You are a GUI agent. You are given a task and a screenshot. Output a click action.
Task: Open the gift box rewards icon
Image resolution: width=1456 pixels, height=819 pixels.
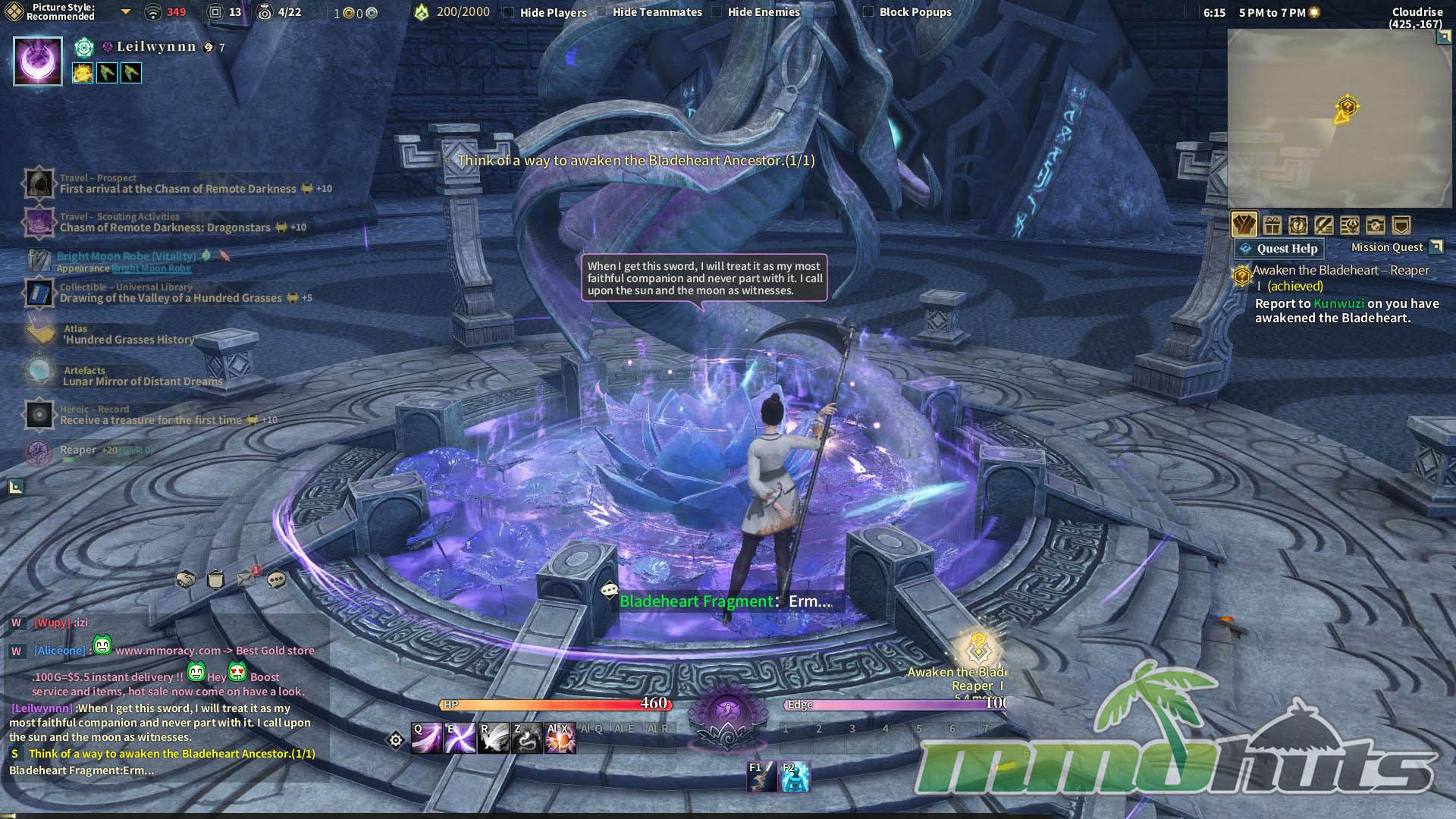(x=1272, y=225)
